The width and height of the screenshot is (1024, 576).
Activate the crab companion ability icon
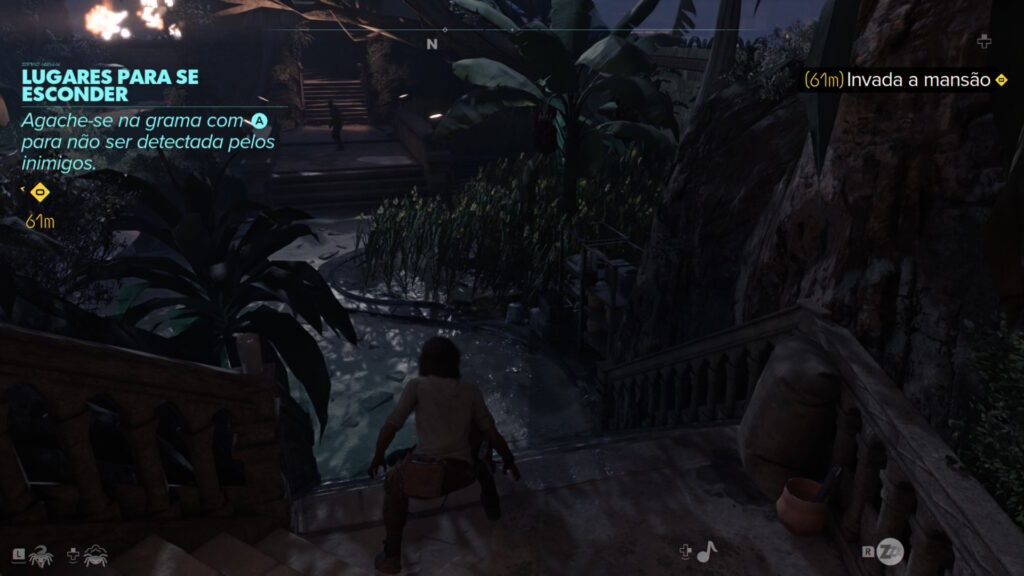pyautogui.click(x=95, y=553)
